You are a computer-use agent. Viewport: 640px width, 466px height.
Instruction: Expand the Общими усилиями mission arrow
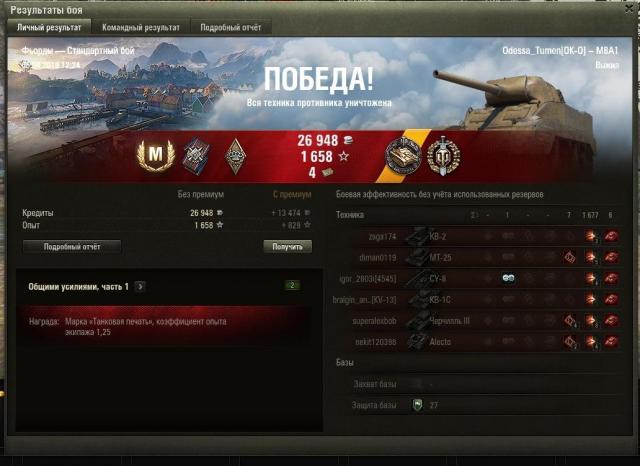140,286
